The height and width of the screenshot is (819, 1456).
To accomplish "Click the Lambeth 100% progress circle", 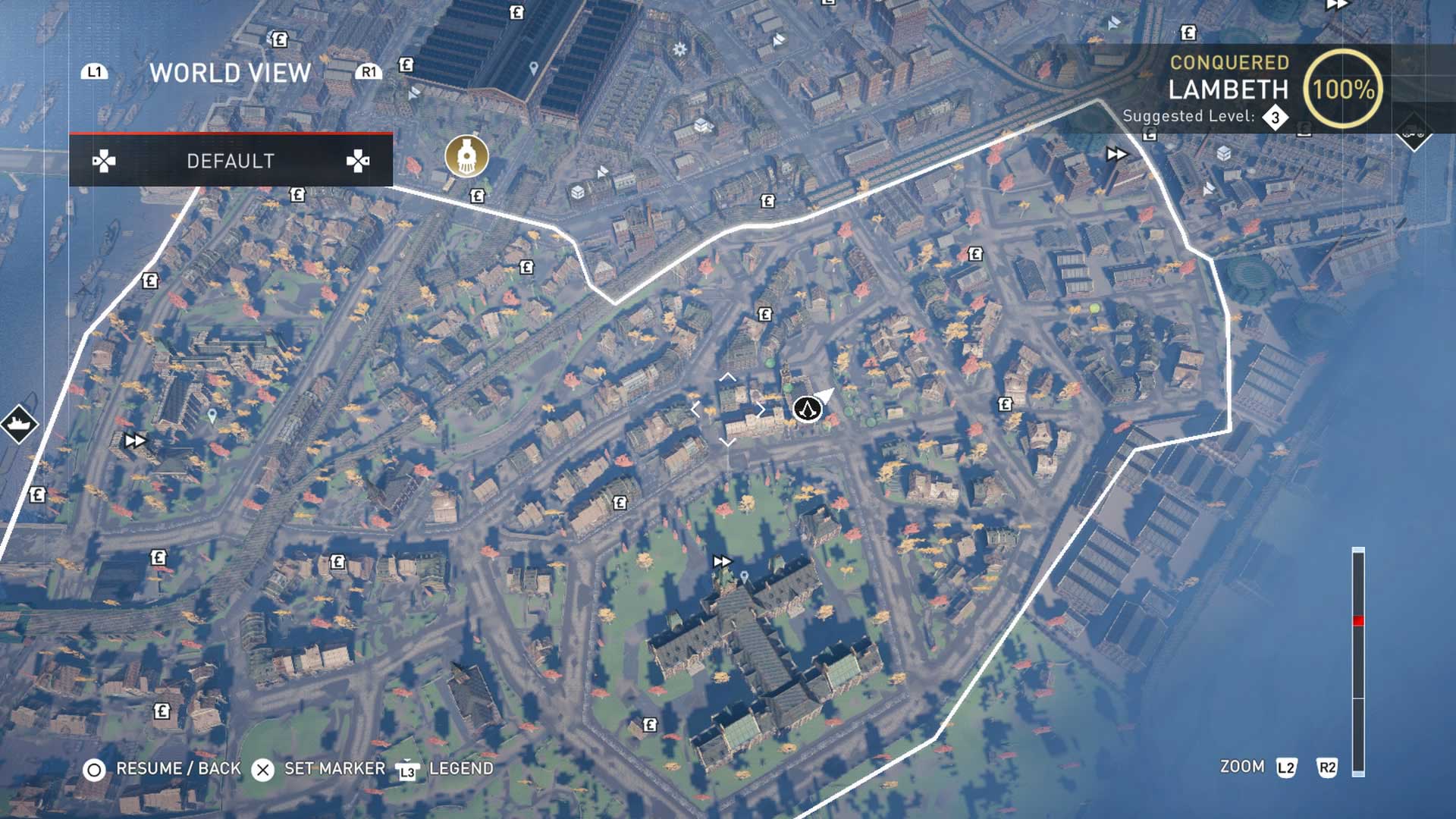I will [x=1347, y=91].
